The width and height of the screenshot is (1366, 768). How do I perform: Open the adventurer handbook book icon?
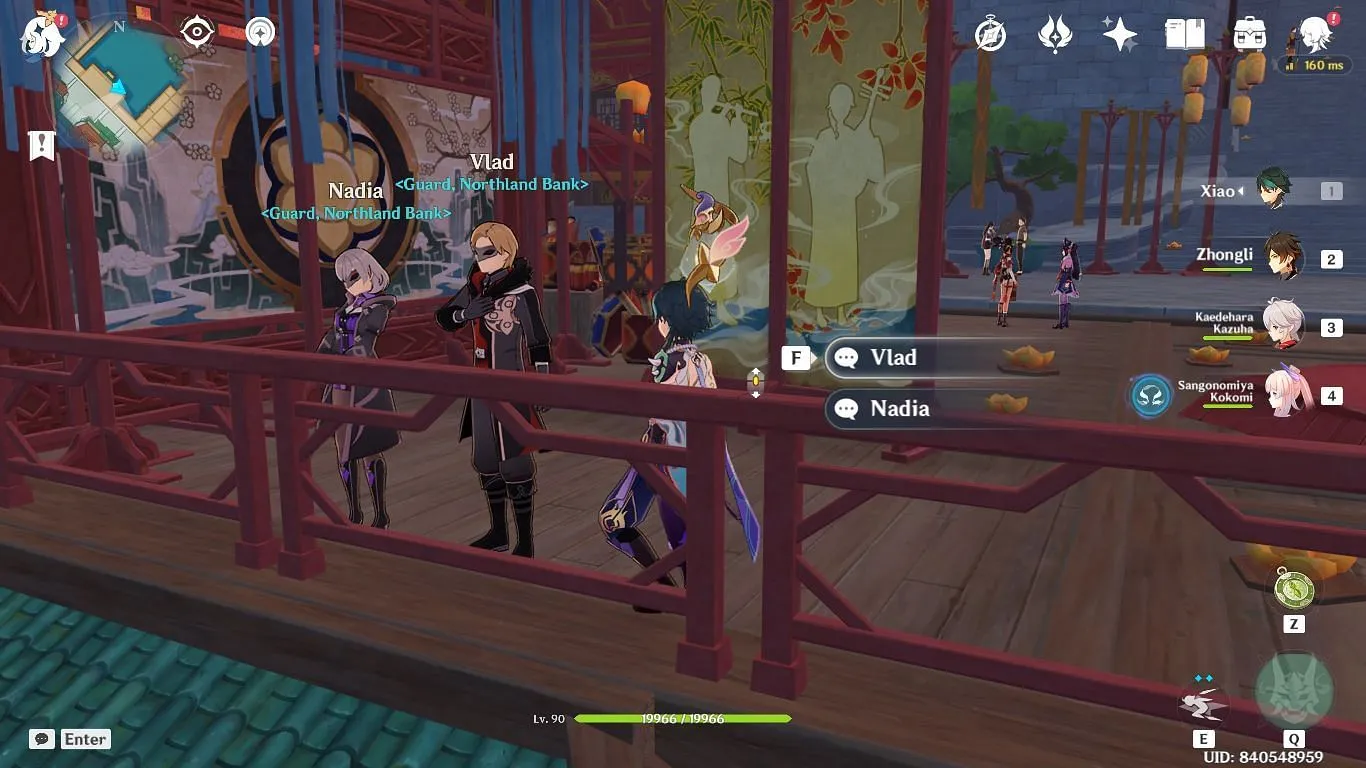click(x=1184, y=35)
